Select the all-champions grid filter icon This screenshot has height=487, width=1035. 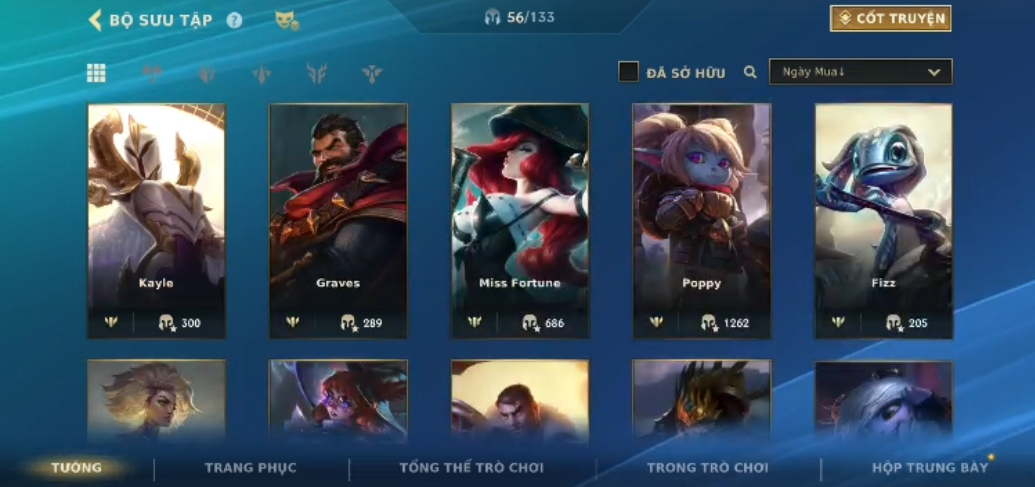tap(96, 72)
